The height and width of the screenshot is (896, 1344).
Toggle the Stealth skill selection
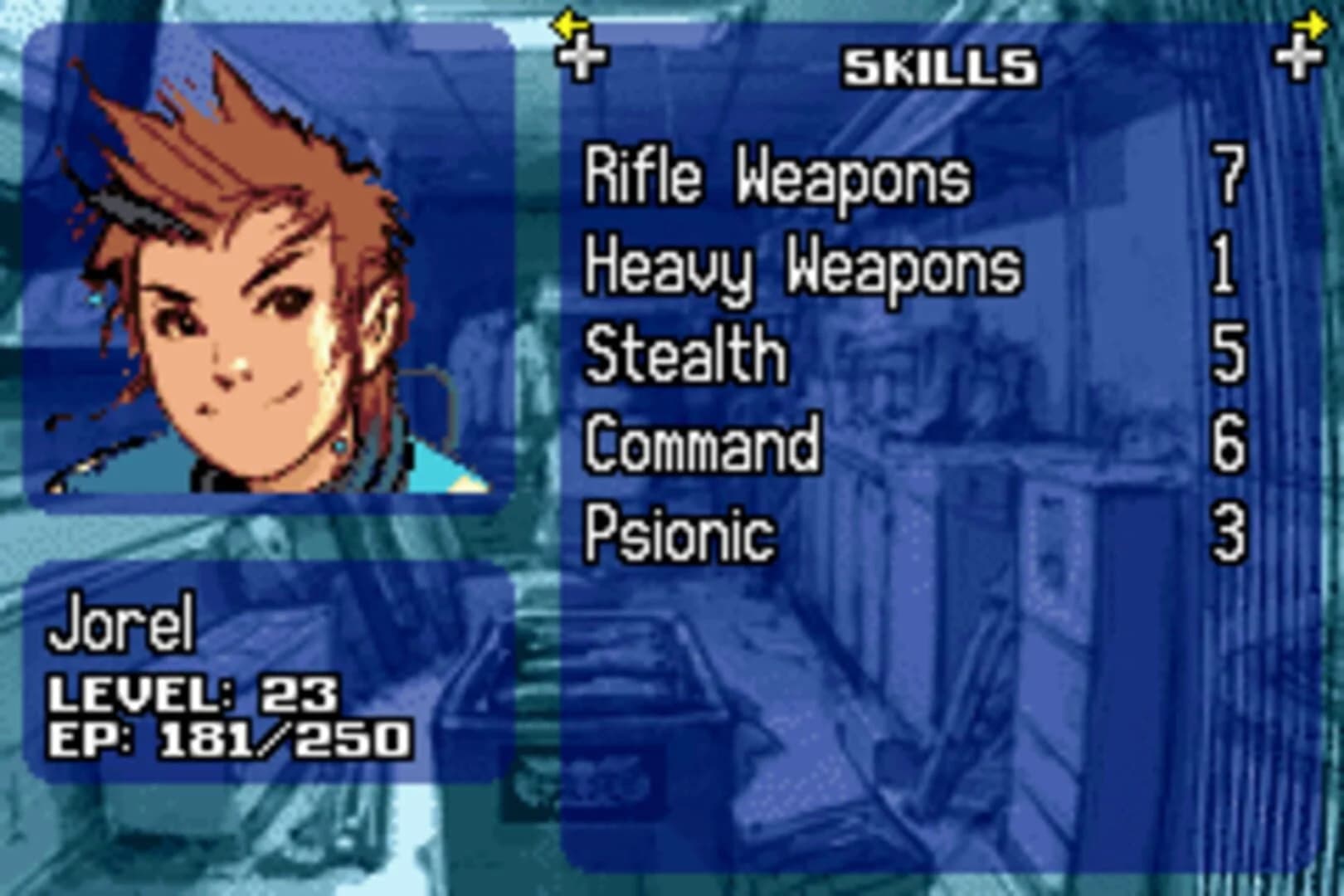684,353
